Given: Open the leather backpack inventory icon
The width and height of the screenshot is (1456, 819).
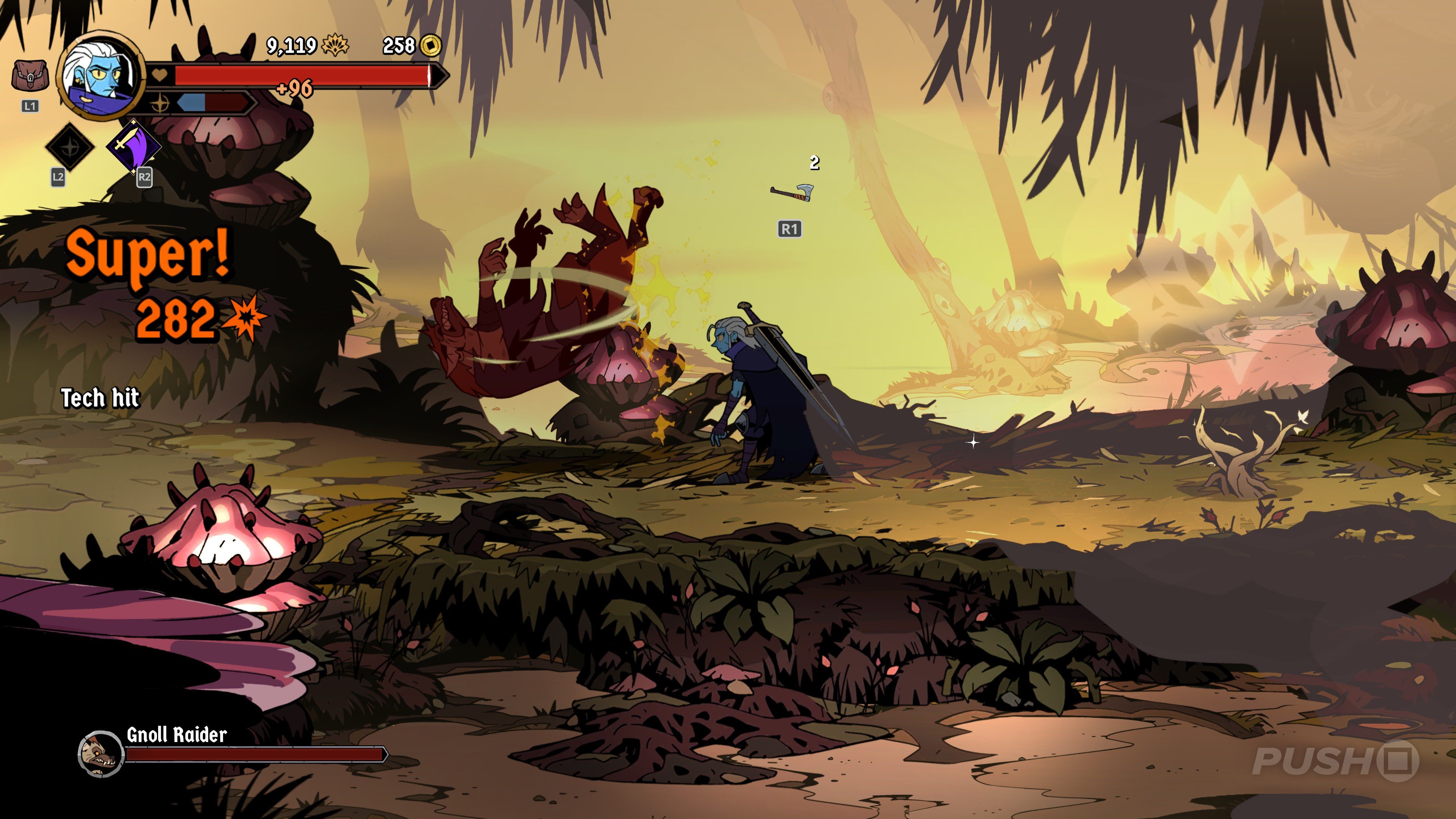Looking at the screenshot, I should [x=30, y=76].
